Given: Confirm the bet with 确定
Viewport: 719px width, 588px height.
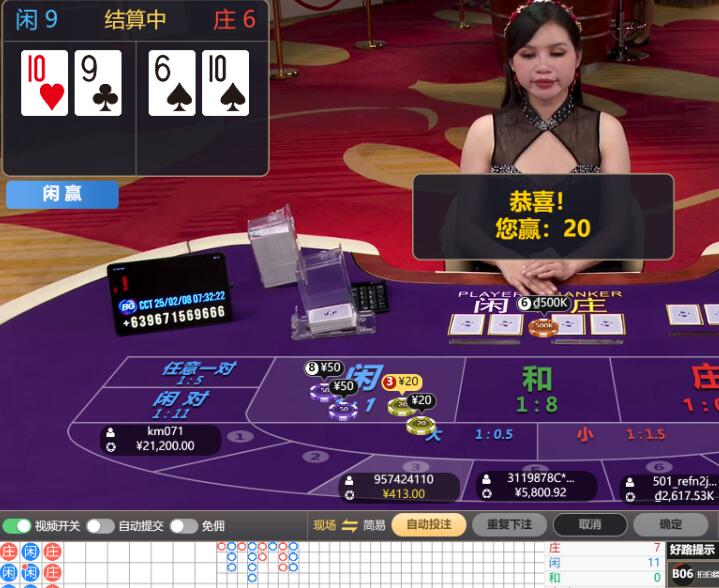Looking at the screenshot, I should point(670,524).
